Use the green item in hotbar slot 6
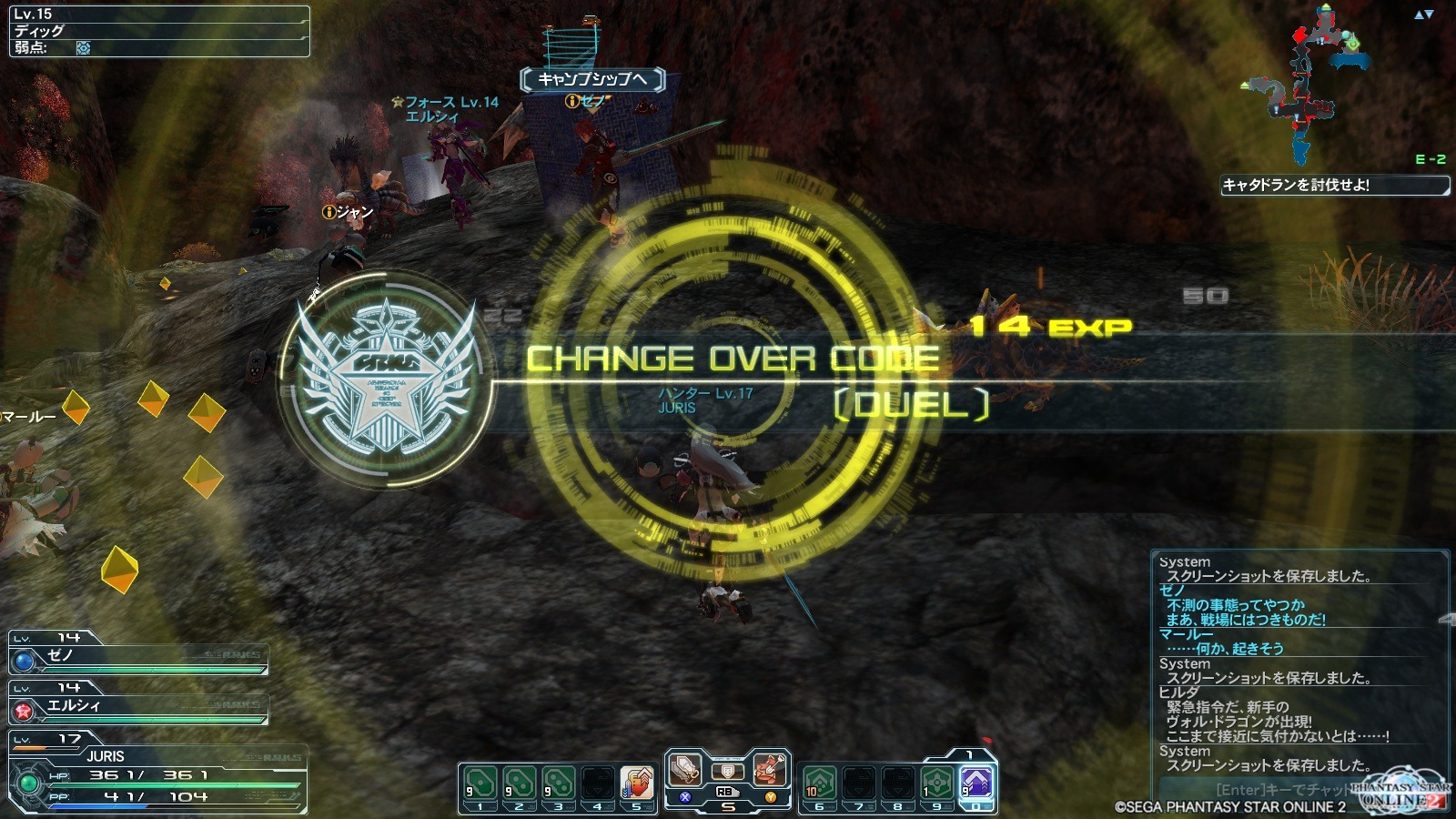Image resolution: width=1456 pixels, height=819 pixels. tap(820, 784)
